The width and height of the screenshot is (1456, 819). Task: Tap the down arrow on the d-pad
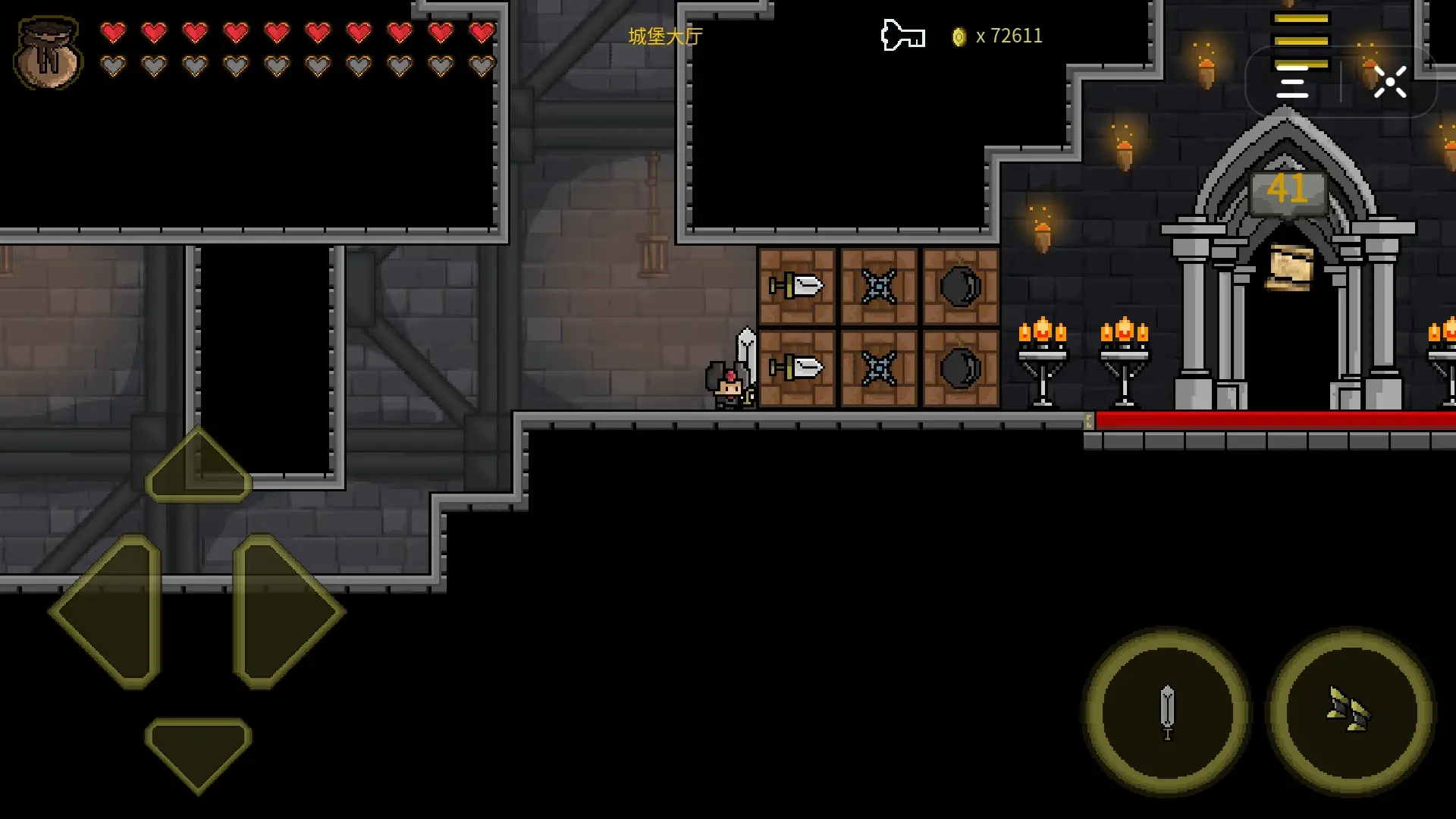pyautogui.click(x=198, y=752)
